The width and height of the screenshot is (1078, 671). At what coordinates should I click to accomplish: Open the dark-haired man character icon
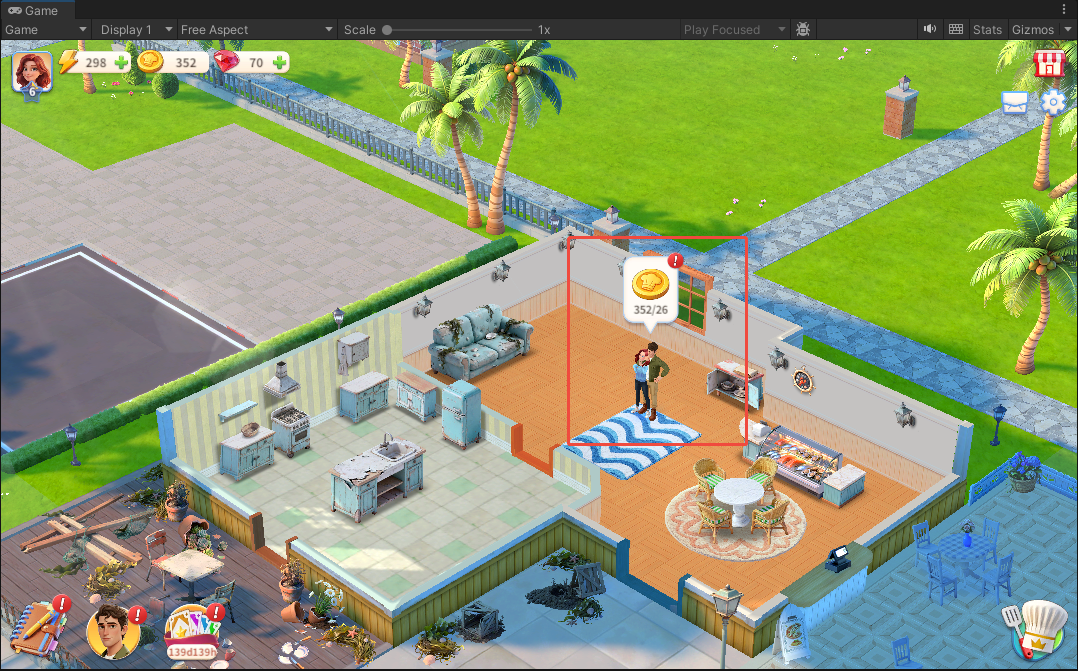point(110,631)
